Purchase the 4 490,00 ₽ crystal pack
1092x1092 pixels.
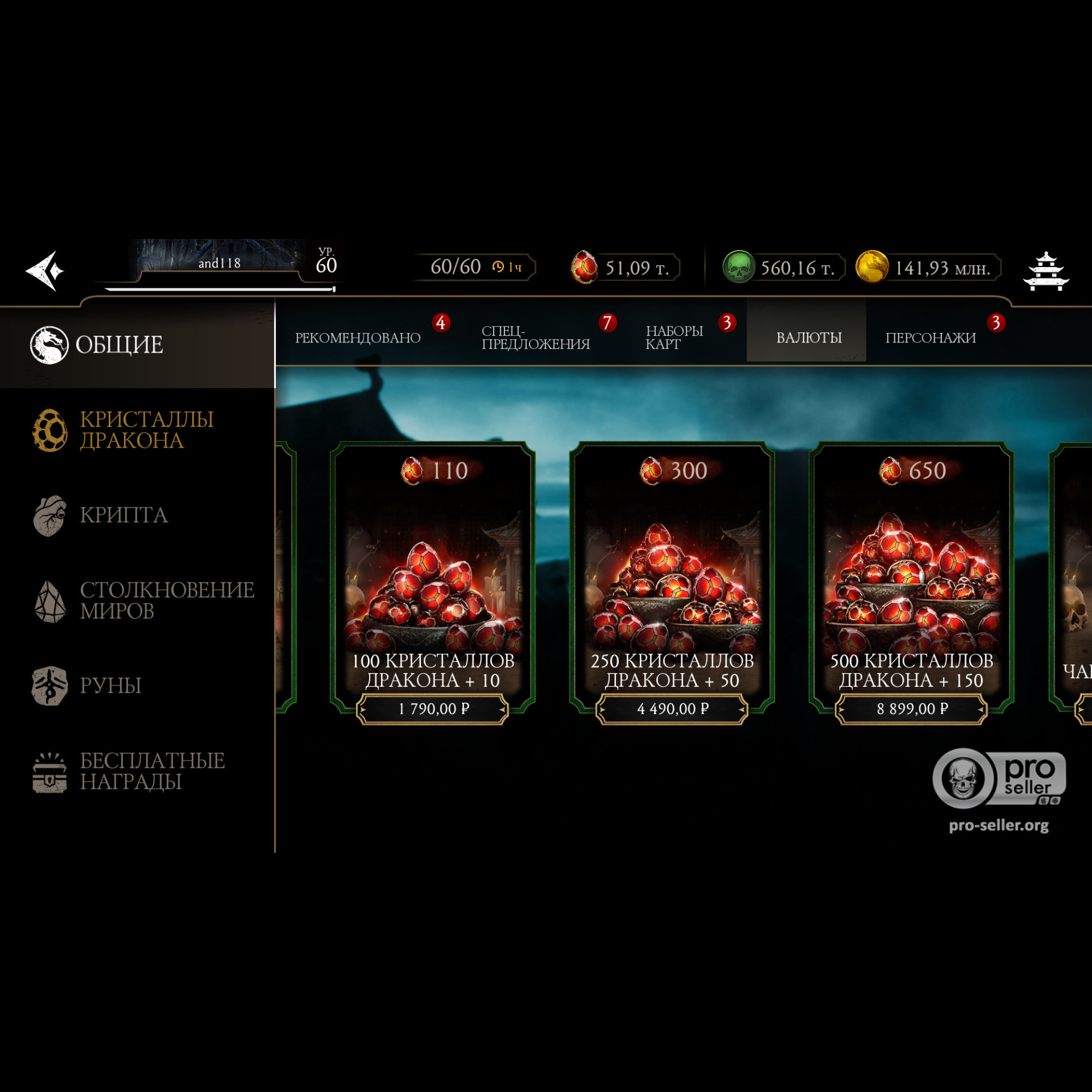click(672, 709)
